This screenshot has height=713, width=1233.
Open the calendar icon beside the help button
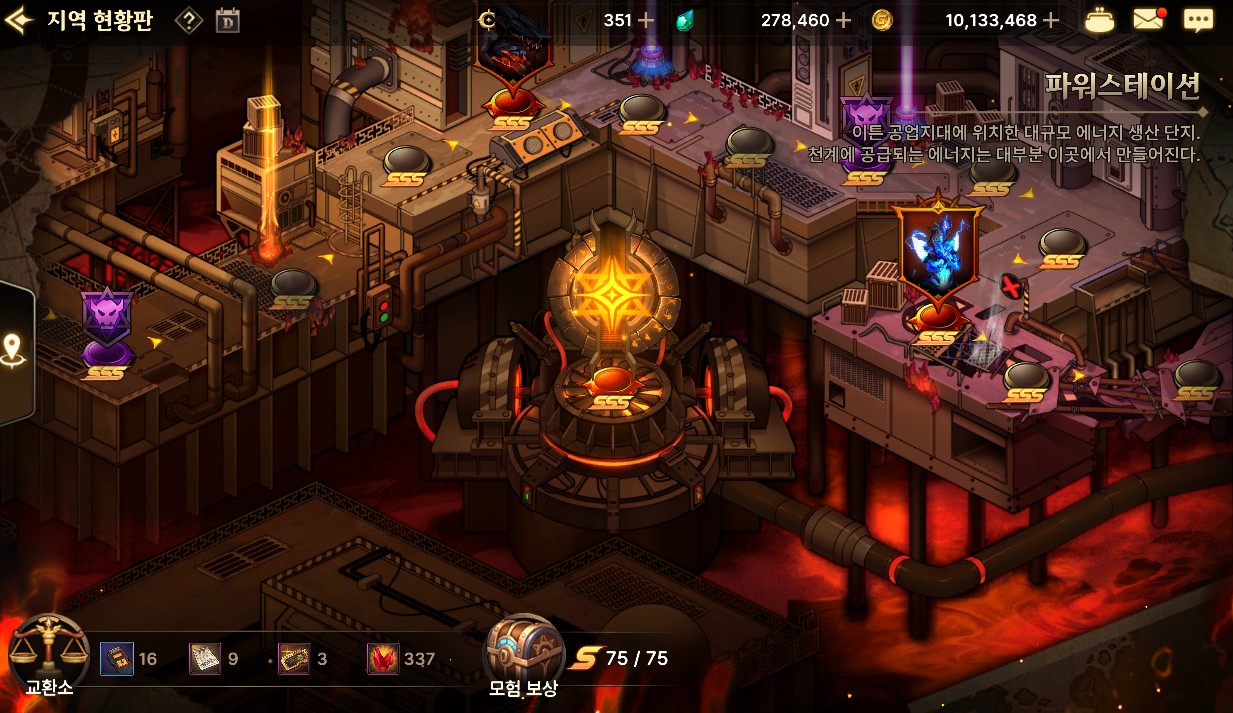228,21
